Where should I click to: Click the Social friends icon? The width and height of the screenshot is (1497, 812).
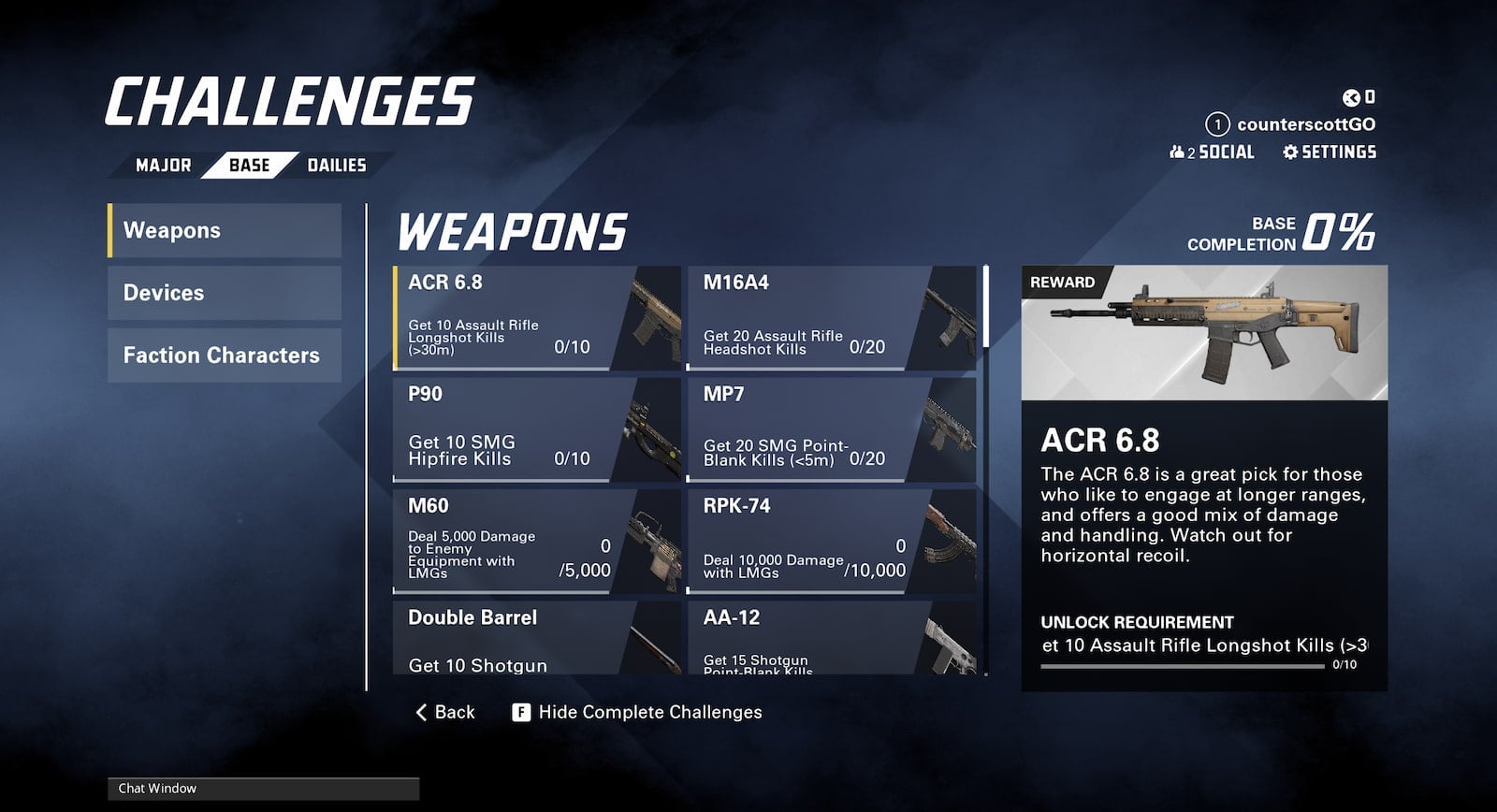1178,152
